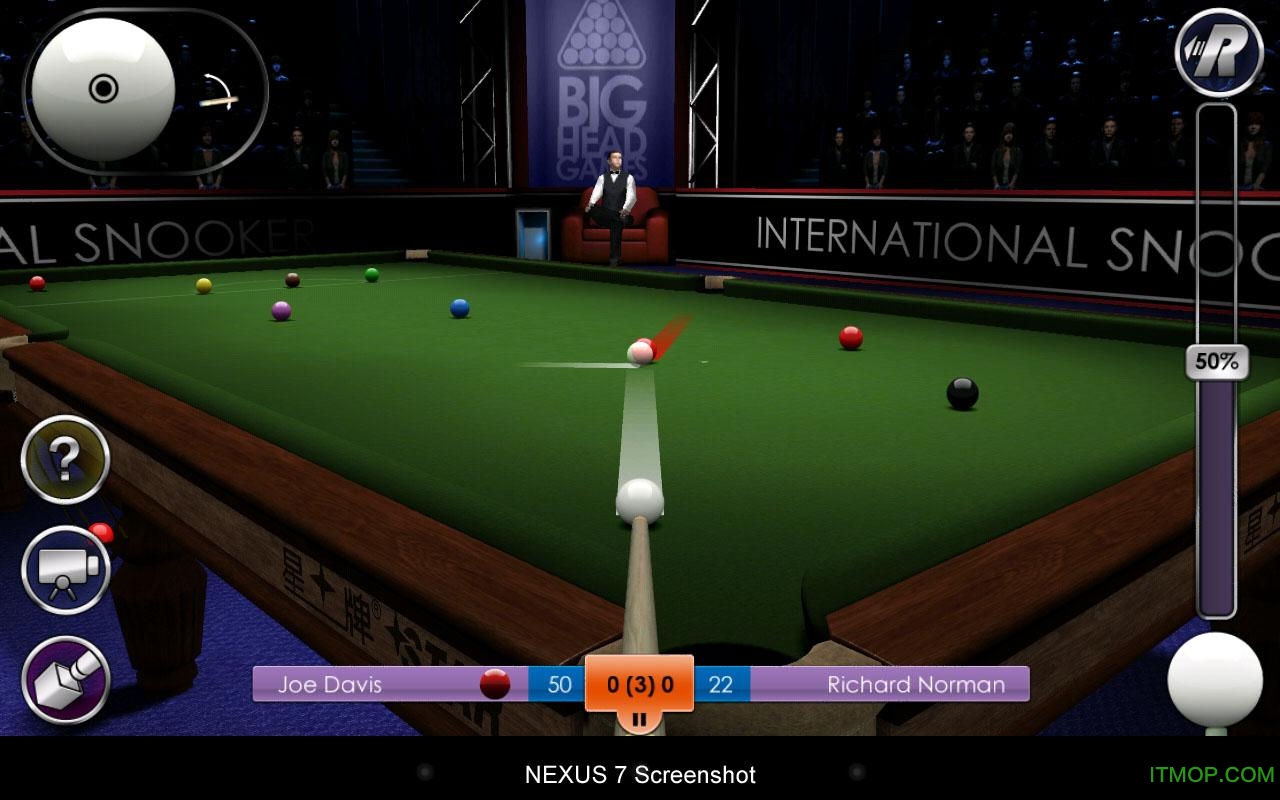Open the help guide via question mark icon
Screen dimensions: 1280x800
point(65,461)
